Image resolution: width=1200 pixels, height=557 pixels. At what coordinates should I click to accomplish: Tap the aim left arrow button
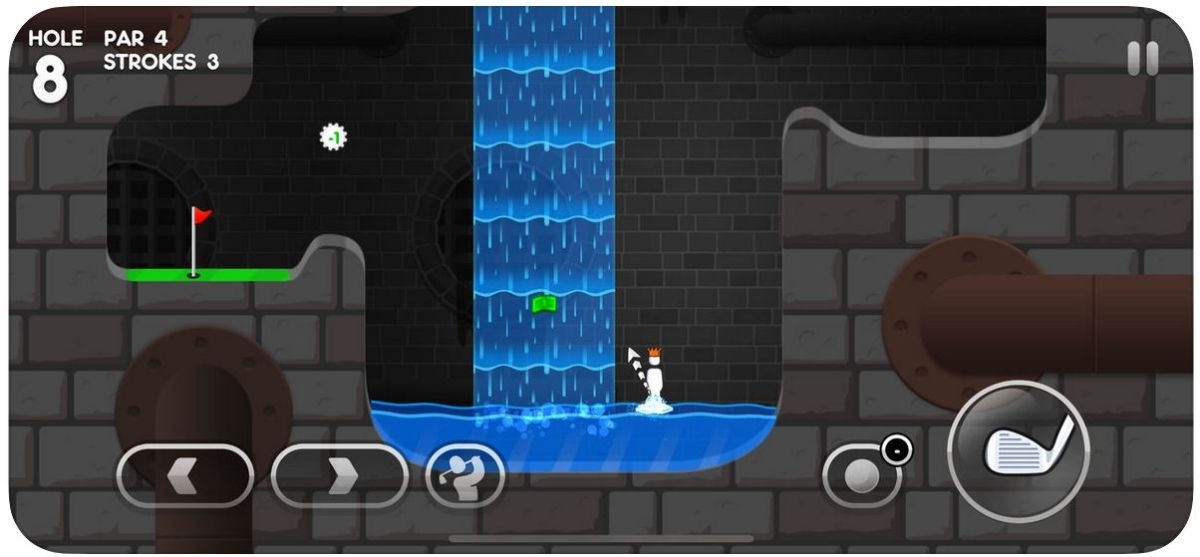pyautogui.click(x=185, y=475)
